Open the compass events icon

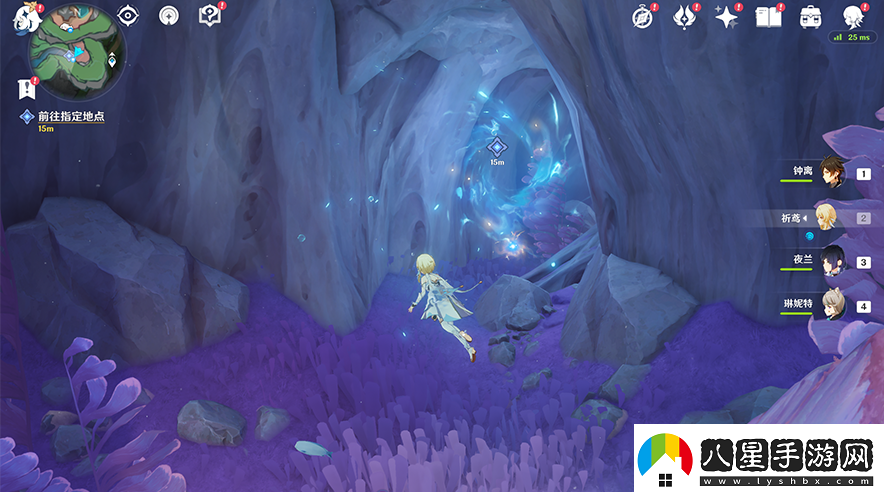[x=643, y=16]
